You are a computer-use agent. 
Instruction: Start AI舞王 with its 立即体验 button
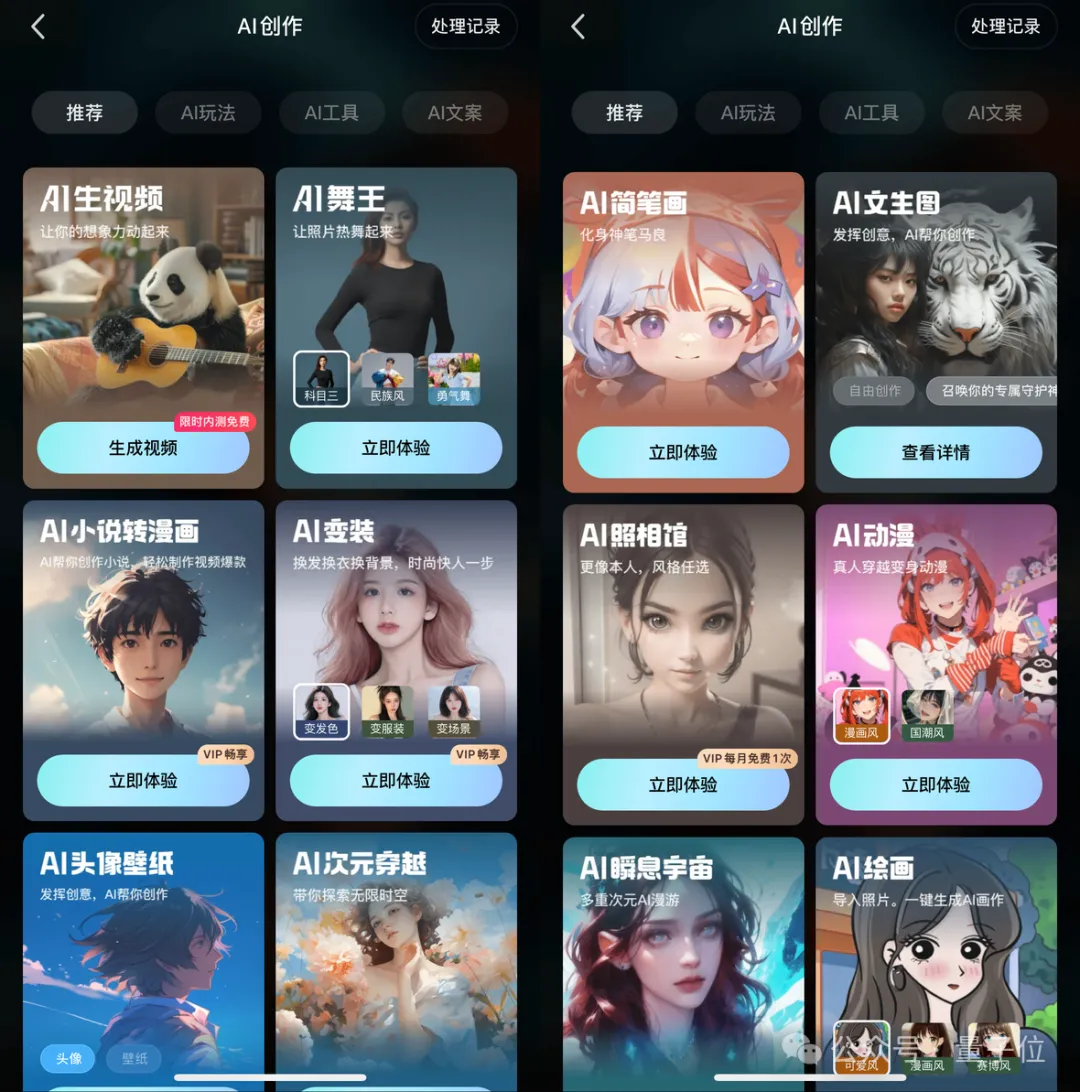pyautogui.click(x=396, y=448)
